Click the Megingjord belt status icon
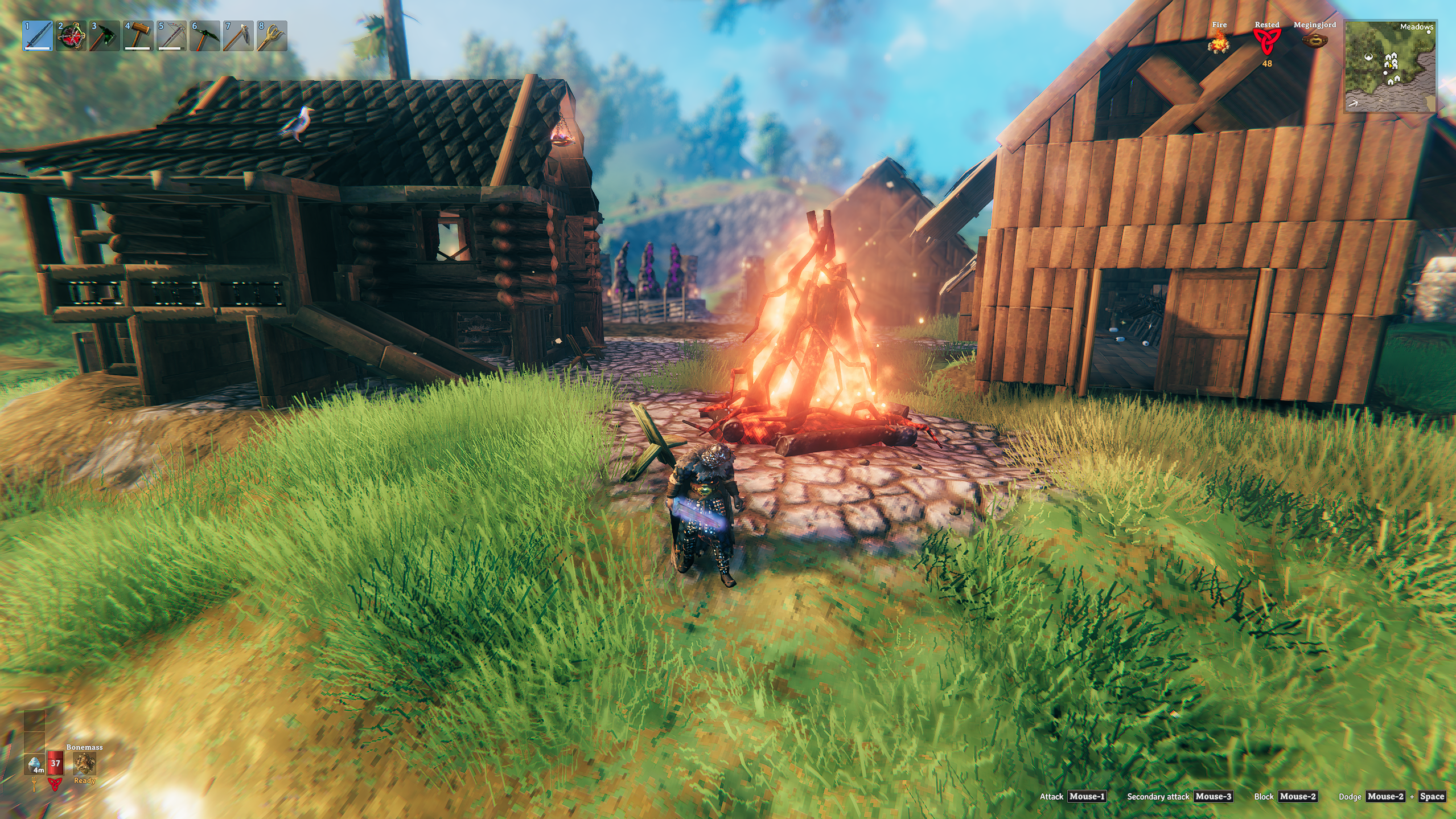This screenshot has width=1456, height=819. tap(1314, 41)
